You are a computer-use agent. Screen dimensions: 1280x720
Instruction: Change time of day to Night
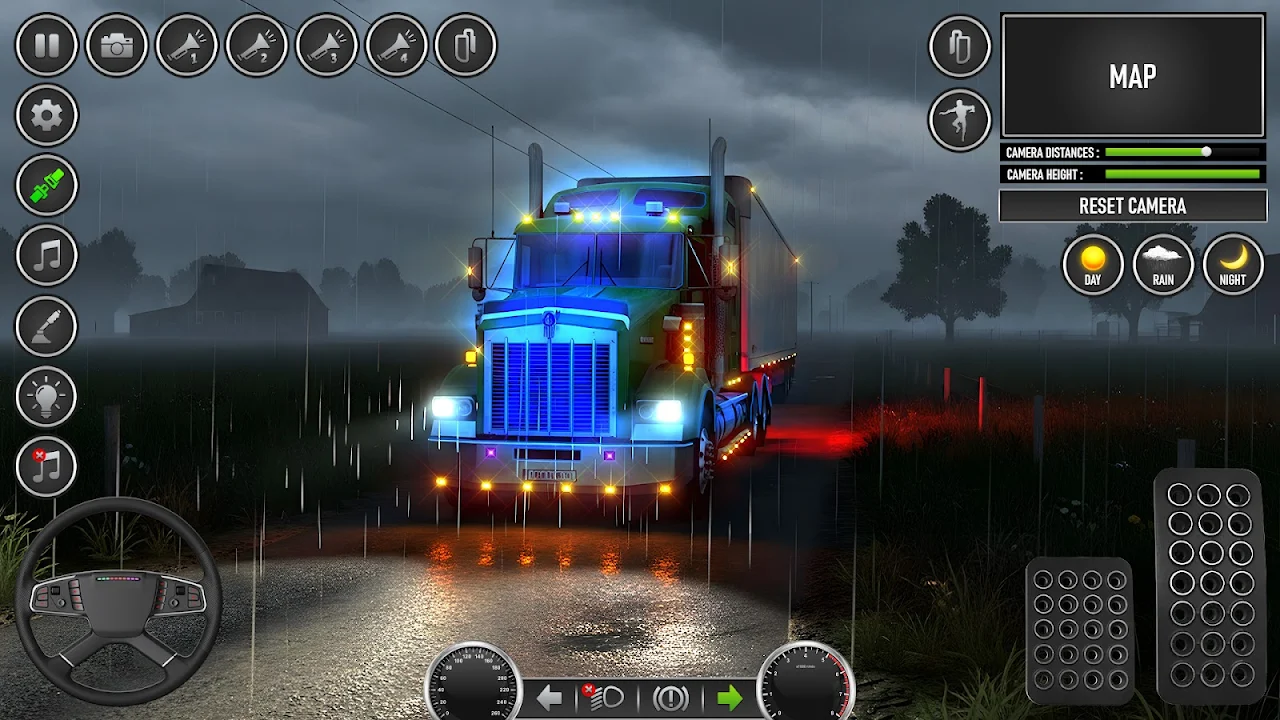1233,264
